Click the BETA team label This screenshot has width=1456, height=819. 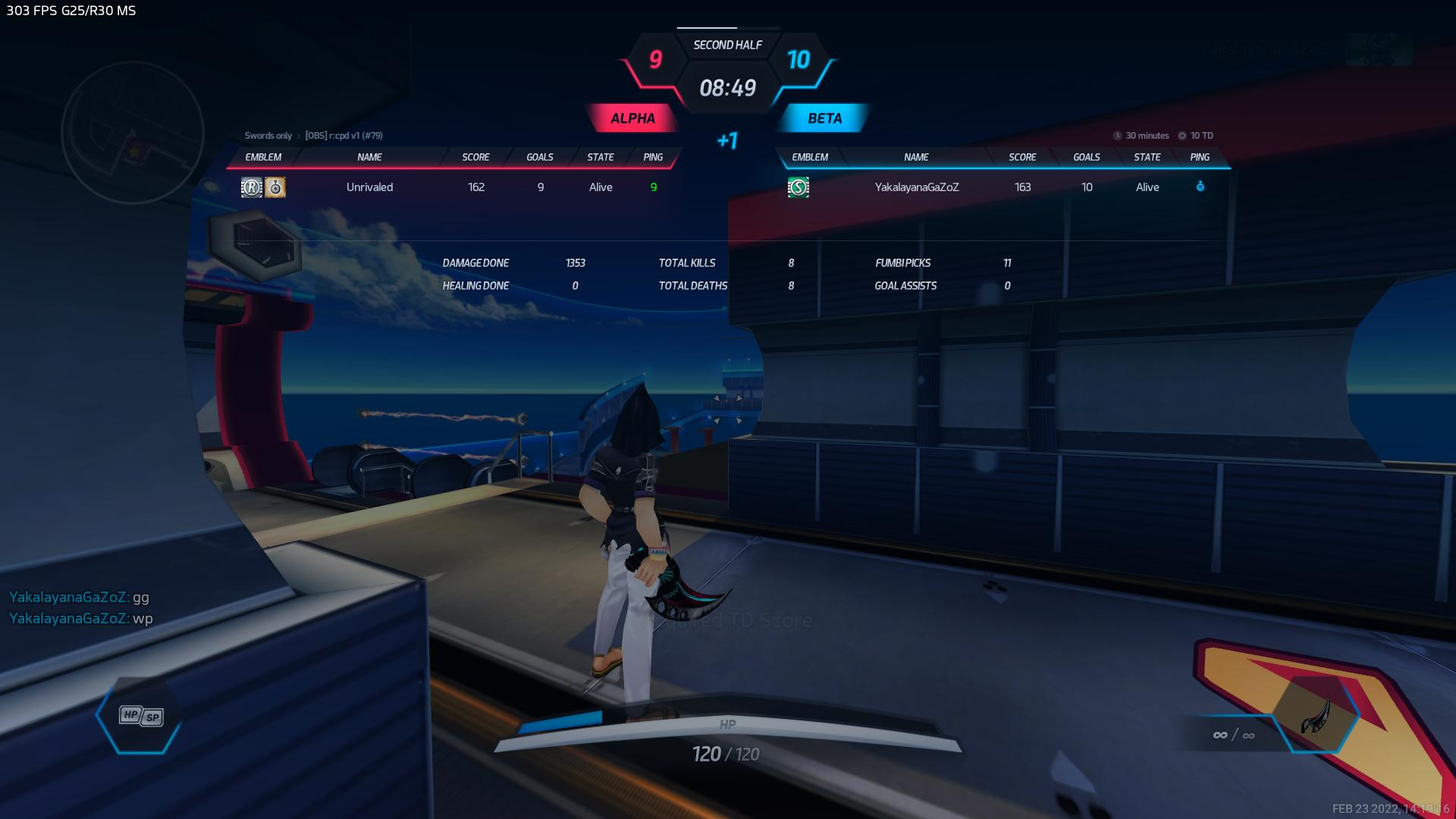coord(824,118)
